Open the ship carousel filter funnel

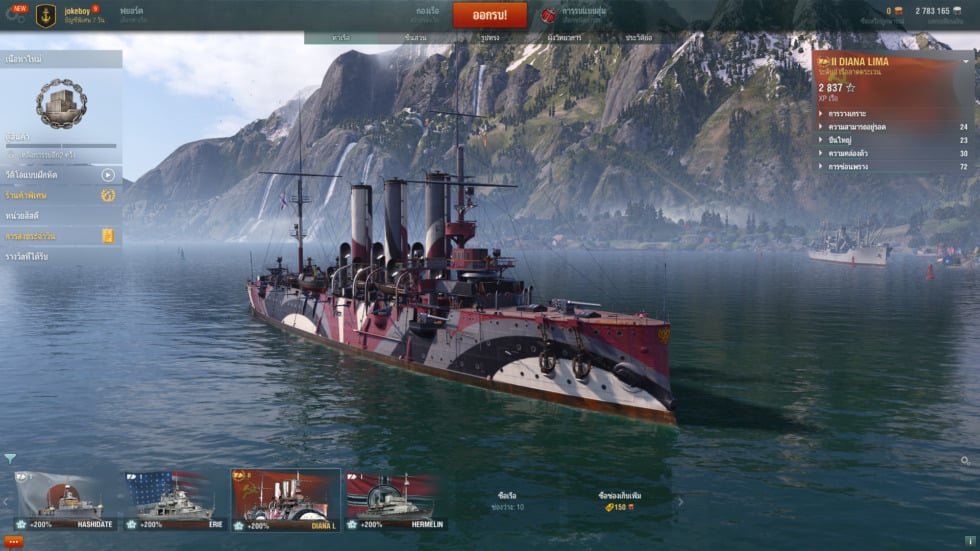(x=10, y=459)
